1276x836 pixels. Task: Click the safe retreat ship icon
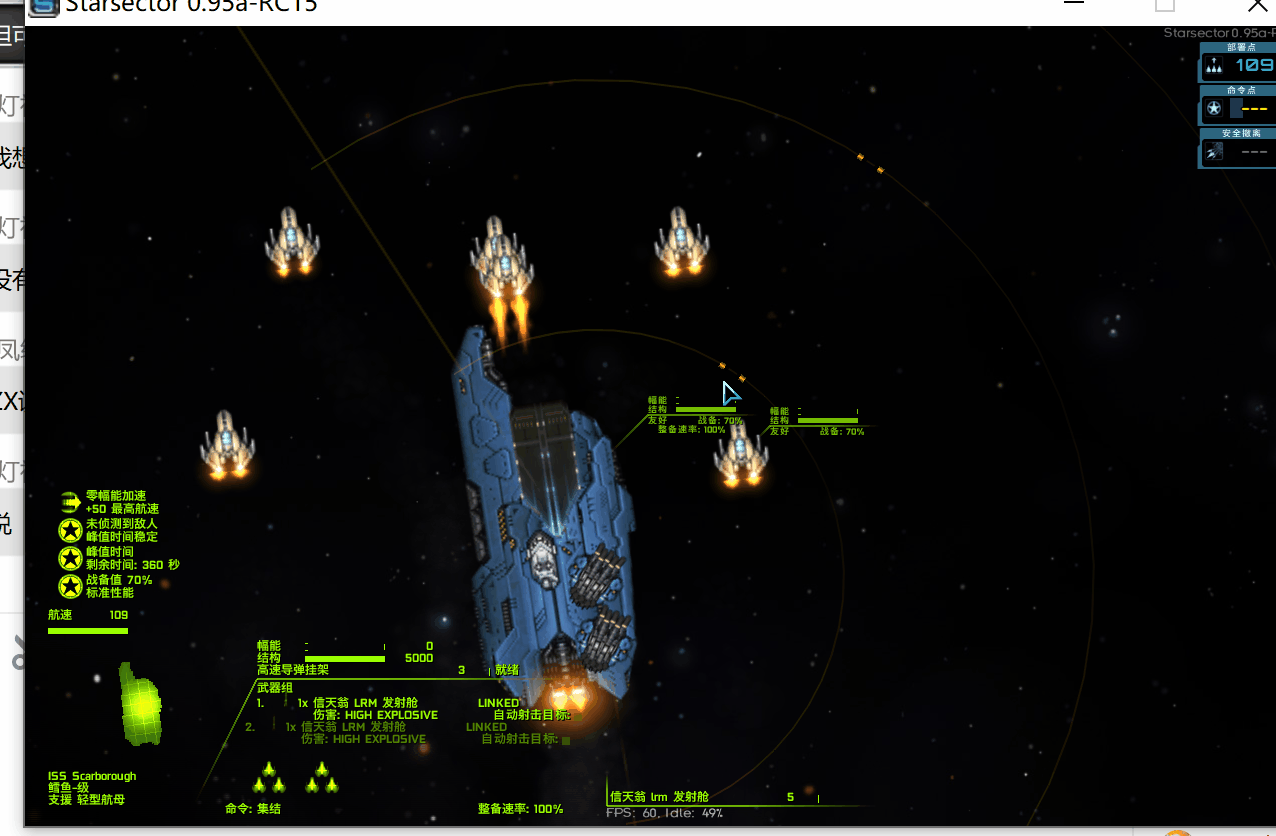[1214, 152]
